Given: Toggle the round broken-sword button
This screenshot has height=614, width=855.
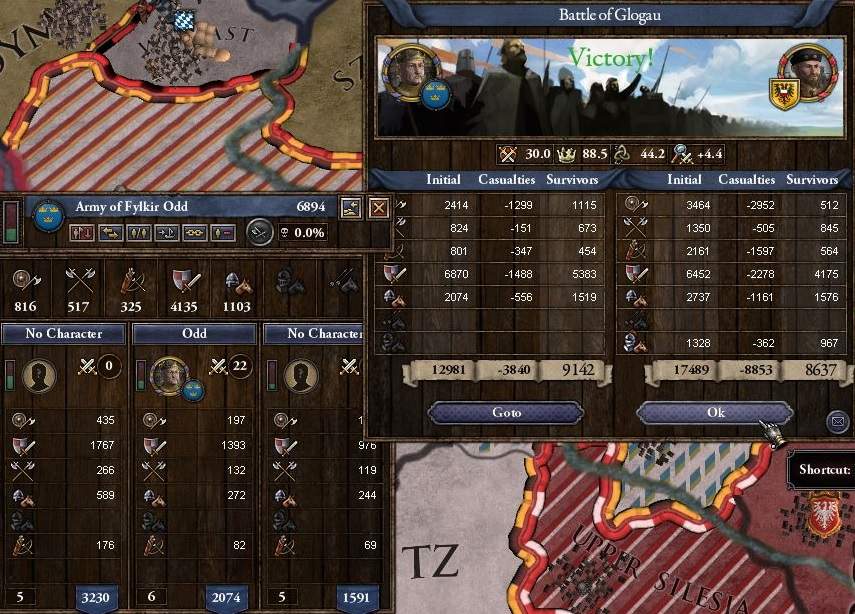Looking at the screenshot, I should coord(259,231).
